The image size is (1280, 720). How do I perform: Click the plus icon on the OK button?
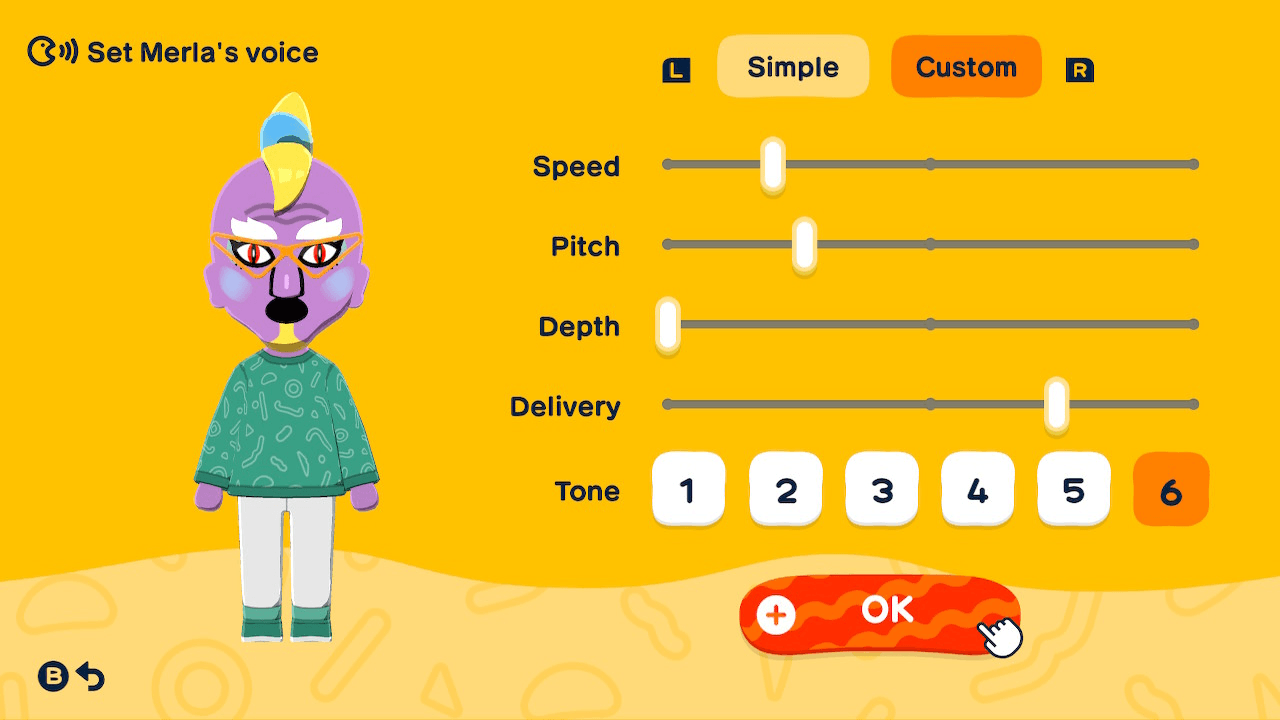775,616
